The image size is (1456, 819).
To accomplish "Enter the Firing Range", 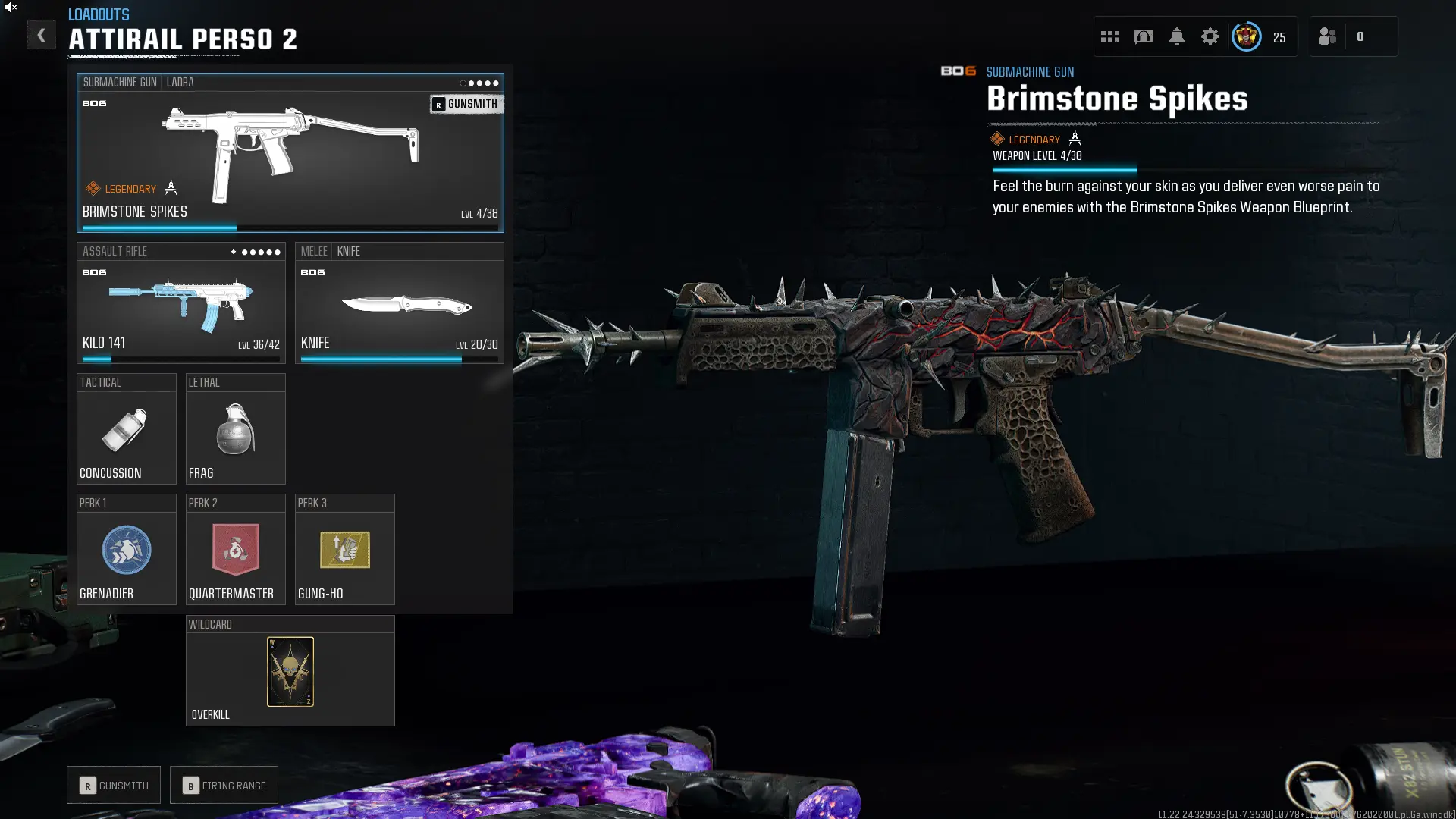I will (x=224, y=785).
